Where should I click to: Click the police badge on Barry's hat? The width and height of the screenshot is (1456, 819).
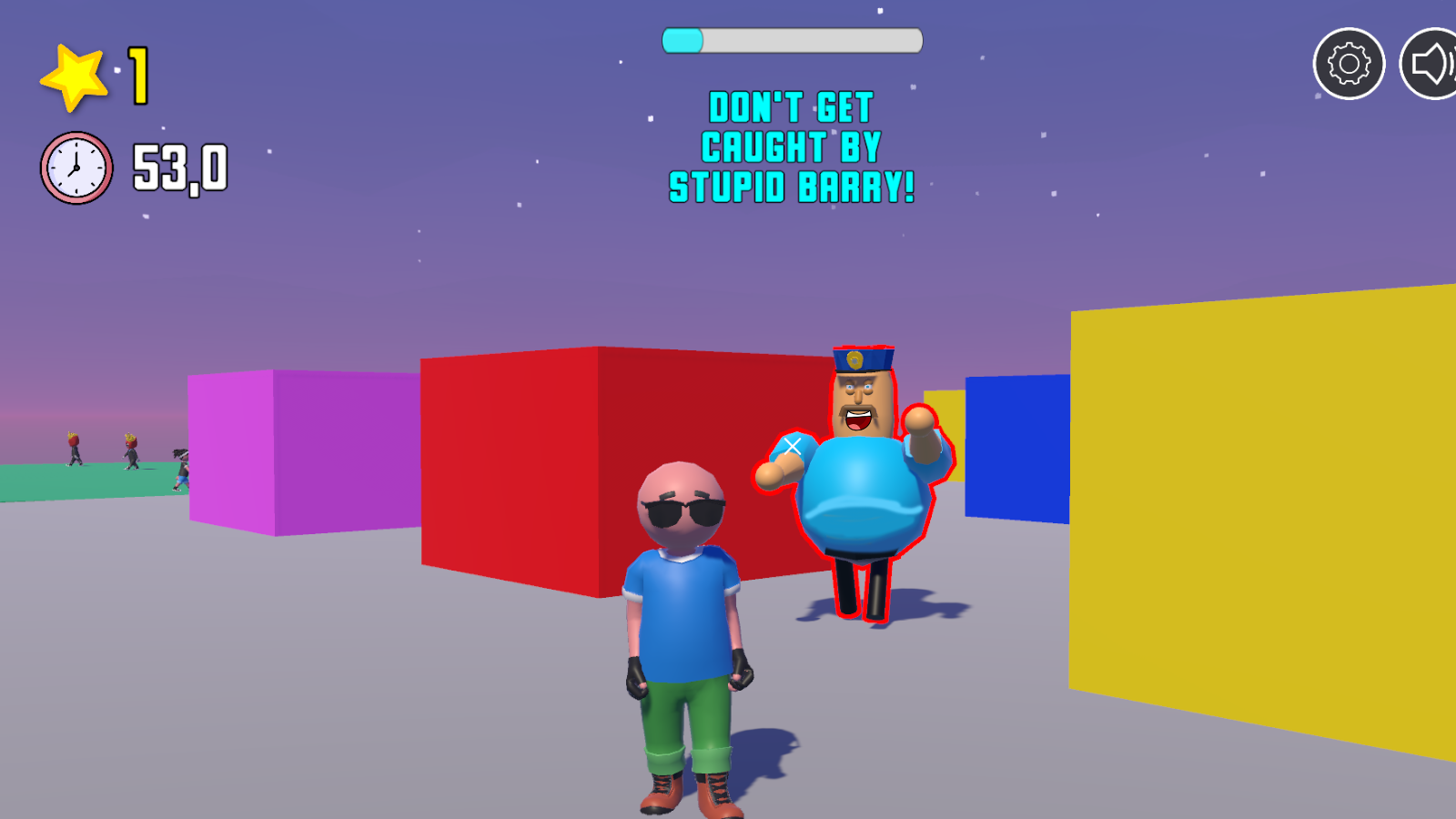click(855, 359)
